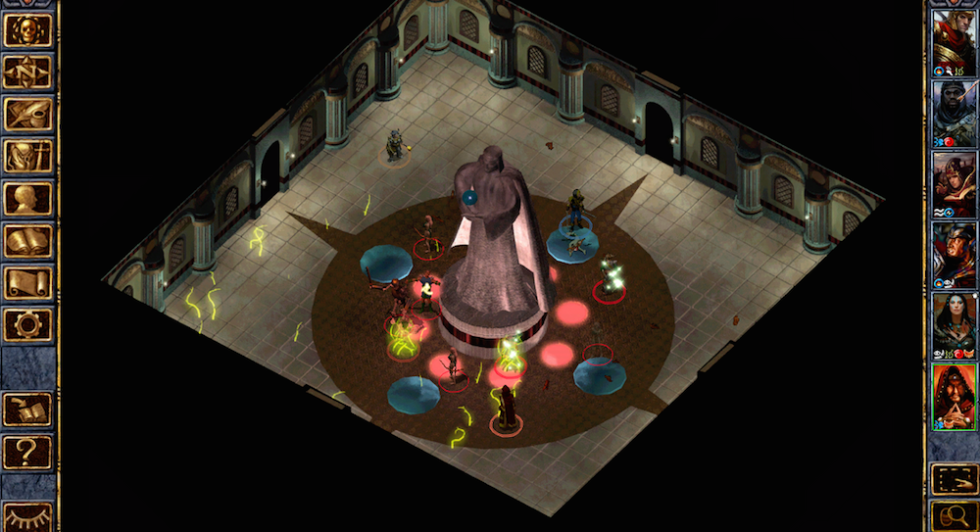The image size is (980, 532).
Task: Click the open book and quill button
Action: [x=28, y=409]
